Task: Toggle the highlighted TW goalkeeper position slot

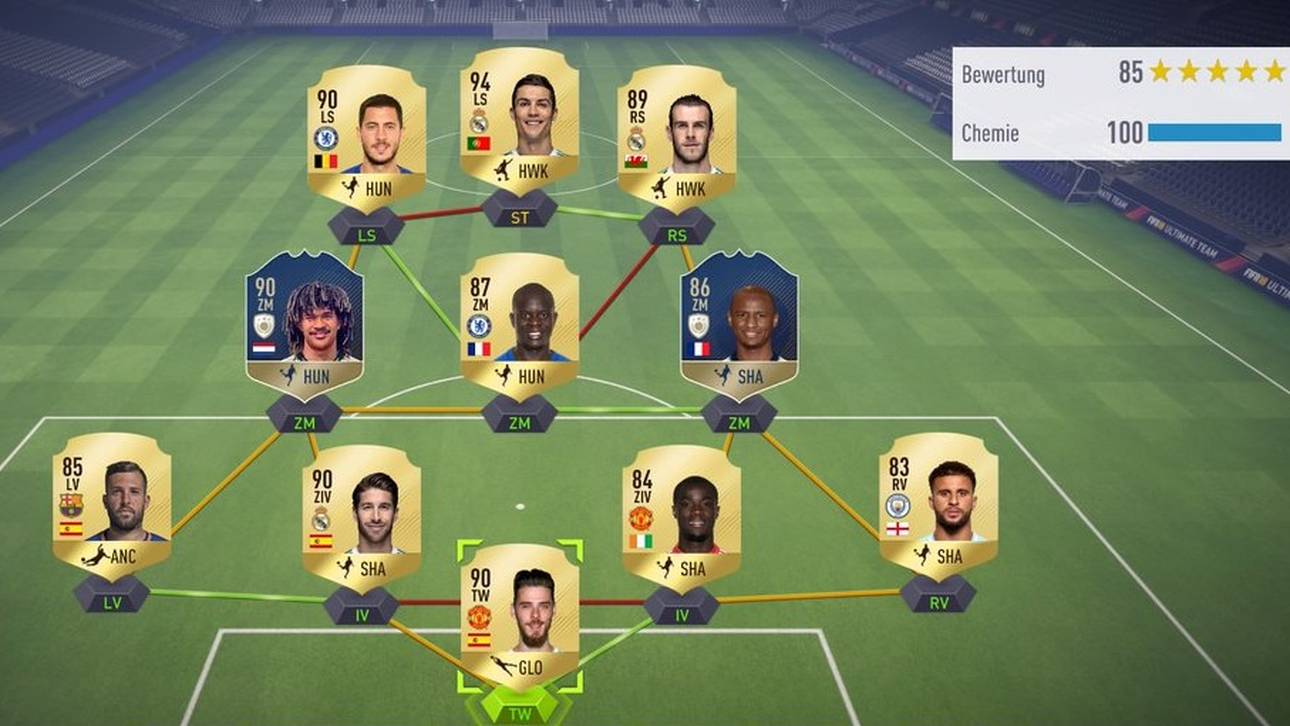Action: click(520, 714)
